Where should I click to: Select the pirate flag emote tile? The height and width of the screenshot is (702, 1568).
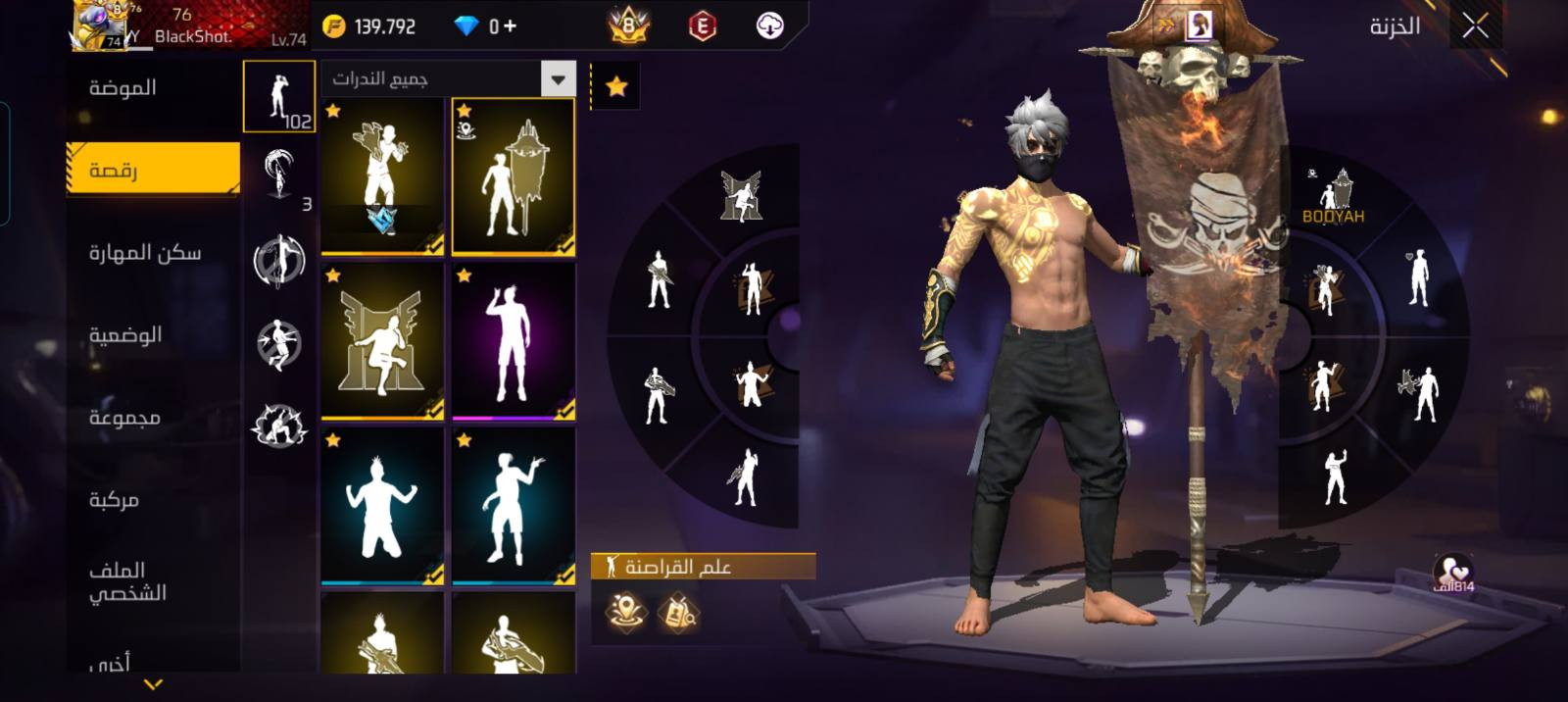click(513, 177)
